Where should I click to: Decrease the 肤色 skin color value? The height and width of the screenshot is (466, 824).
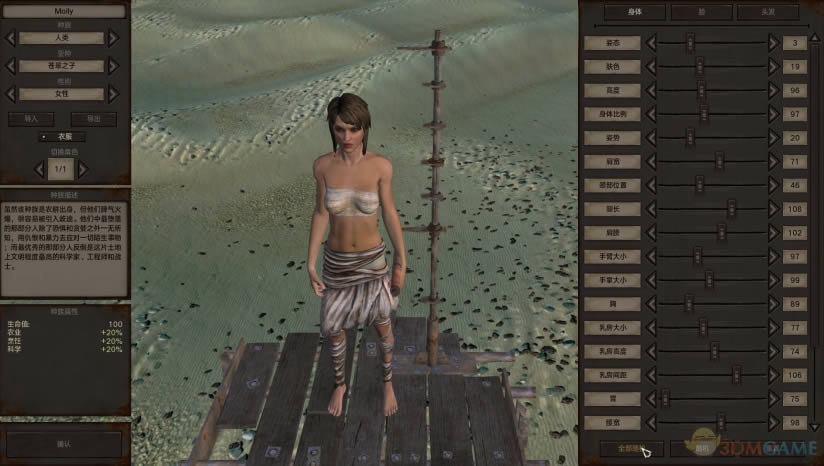pos(651,66)
